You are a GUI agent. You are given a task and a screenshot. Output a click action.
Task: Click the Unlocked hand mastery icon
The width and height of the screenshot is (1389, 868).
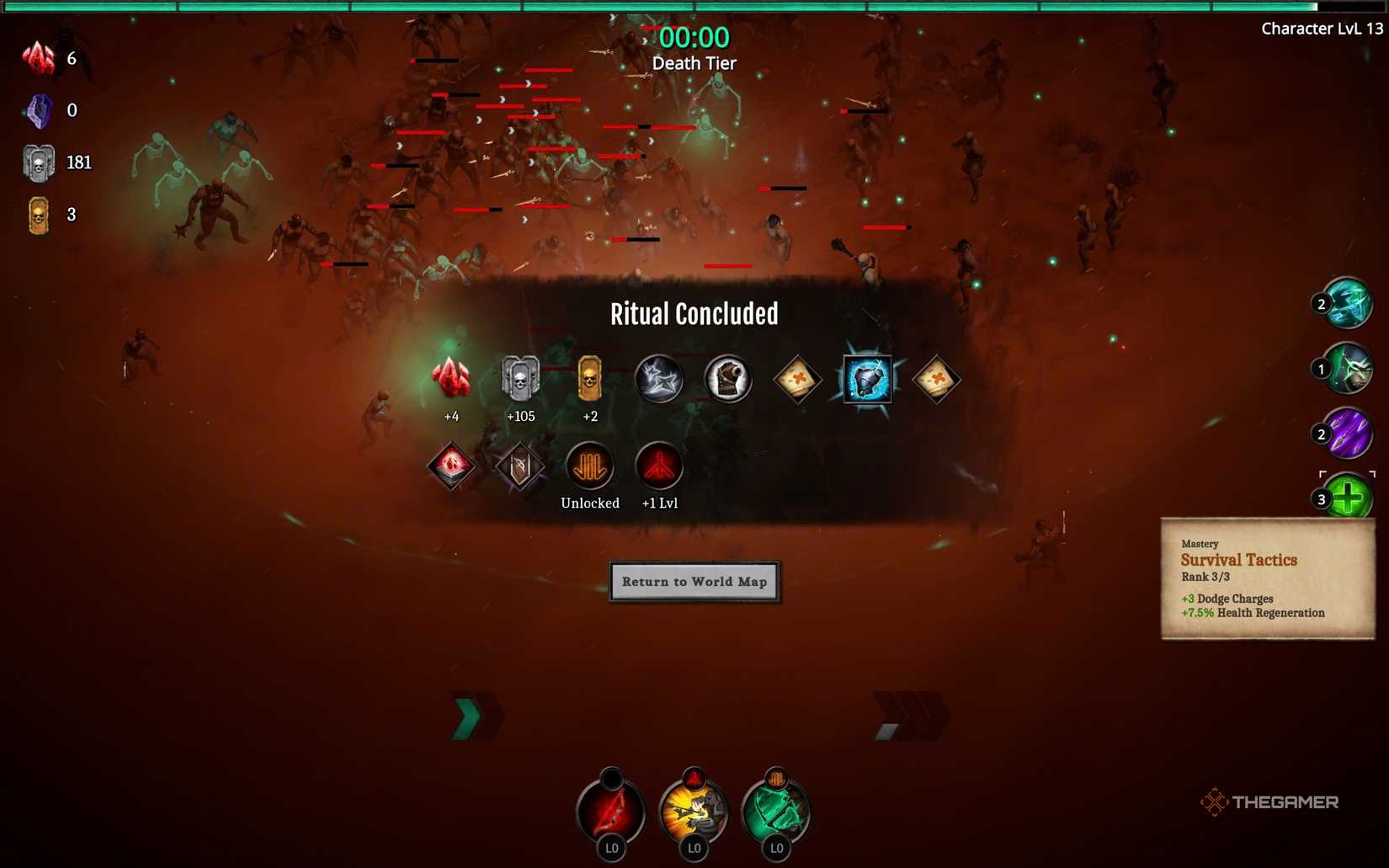tap(589, 466)
